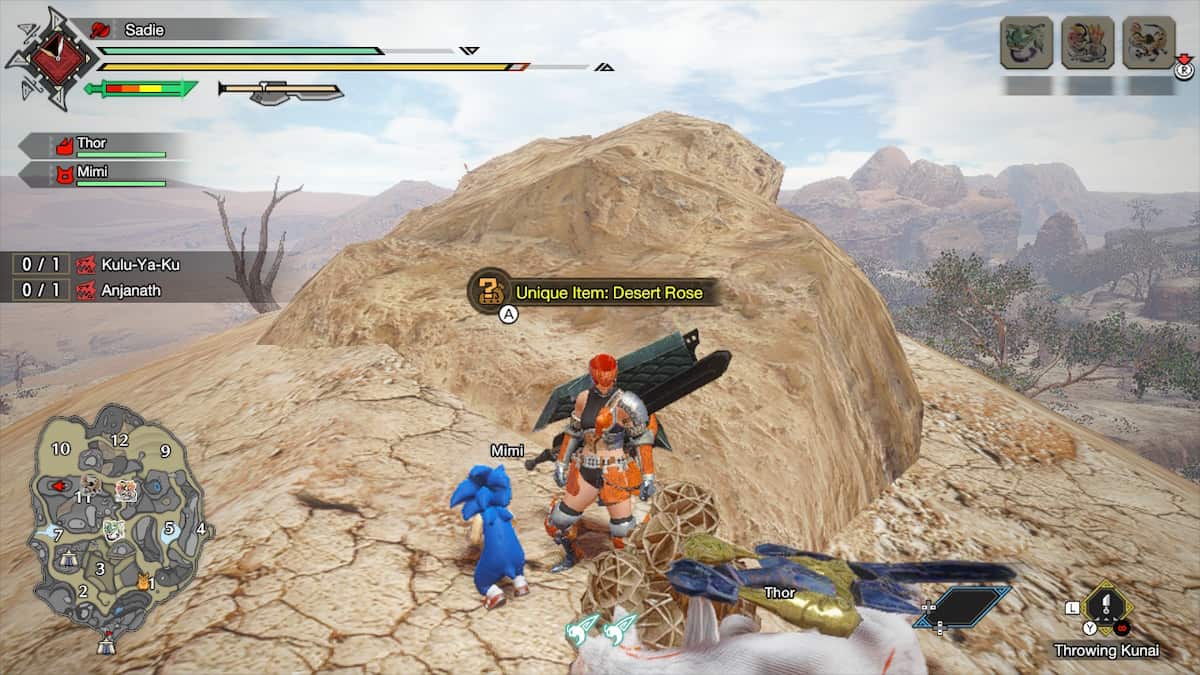Select the orange marker by area 1
The height and width of the screenshot is (675, 1200).
pyautogui.click(x=143, y=579)
